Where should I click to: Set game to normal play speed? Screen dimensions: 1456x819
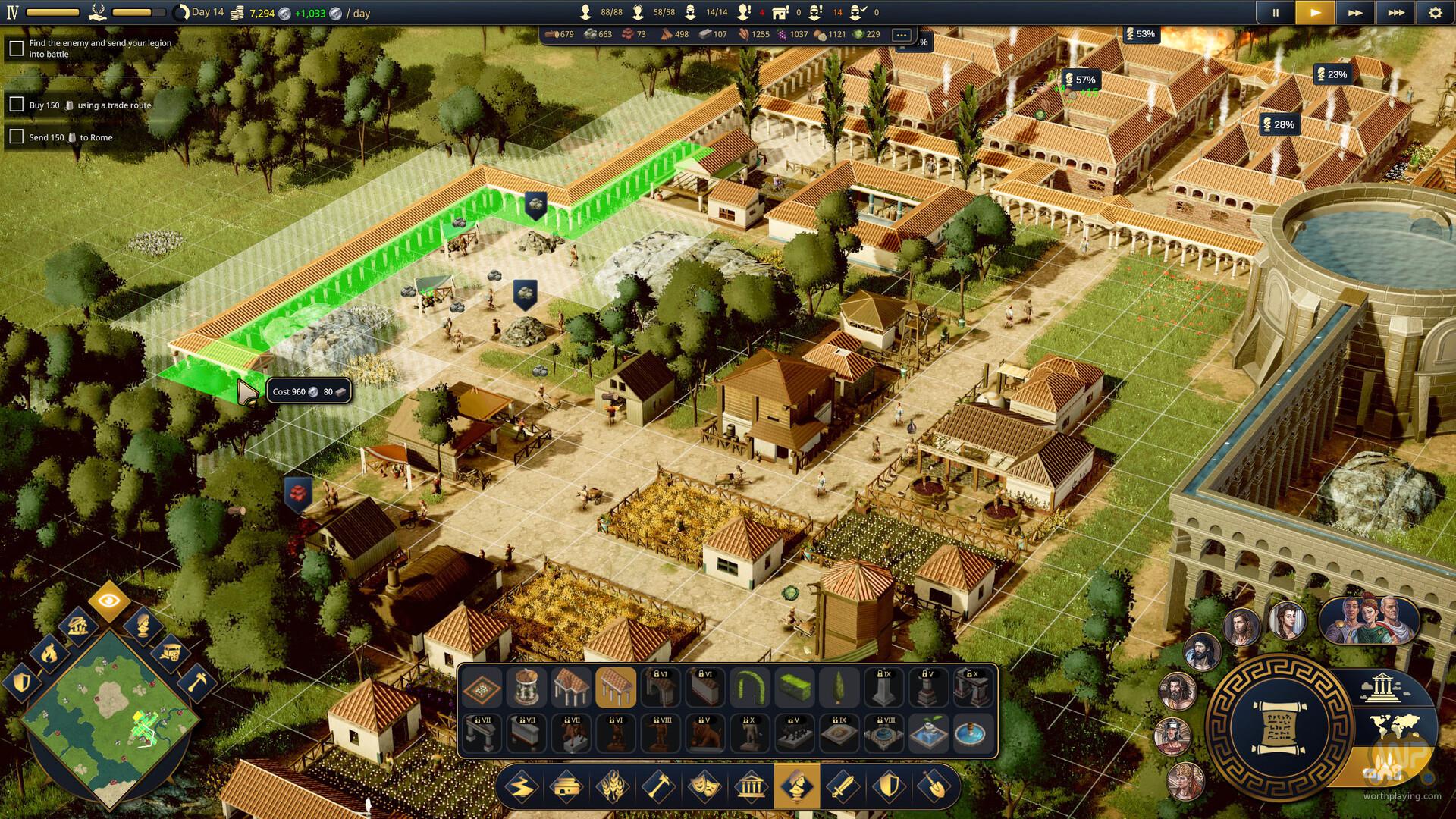pos(1315,13)
